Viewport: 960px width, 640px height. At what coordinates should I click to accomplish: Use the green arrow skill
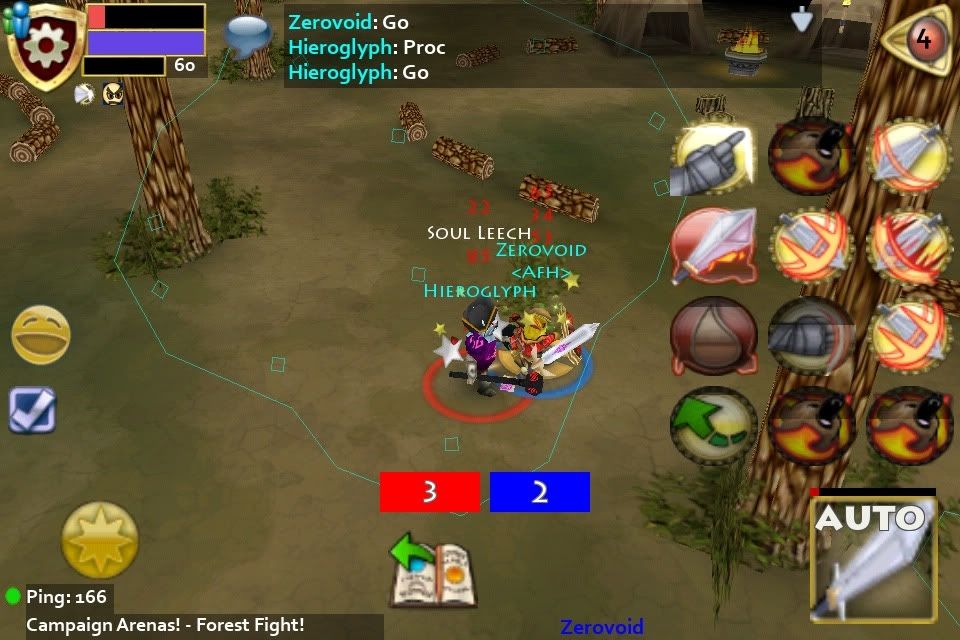pyautogui.click(x=712, y=425)
